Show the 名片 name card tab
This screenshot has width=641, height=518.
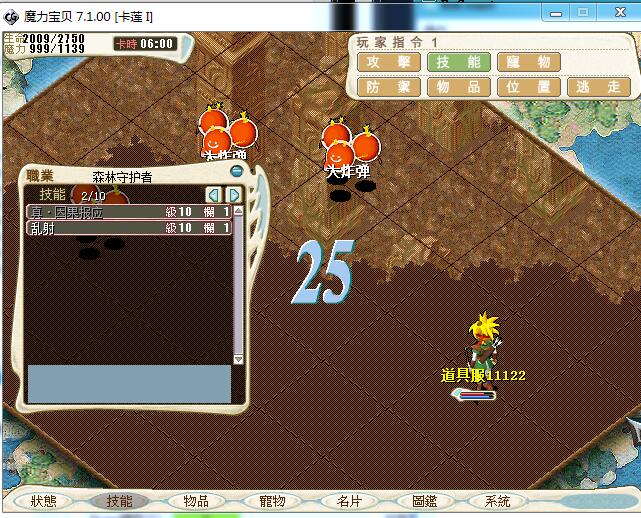click(x=348, y=501)
